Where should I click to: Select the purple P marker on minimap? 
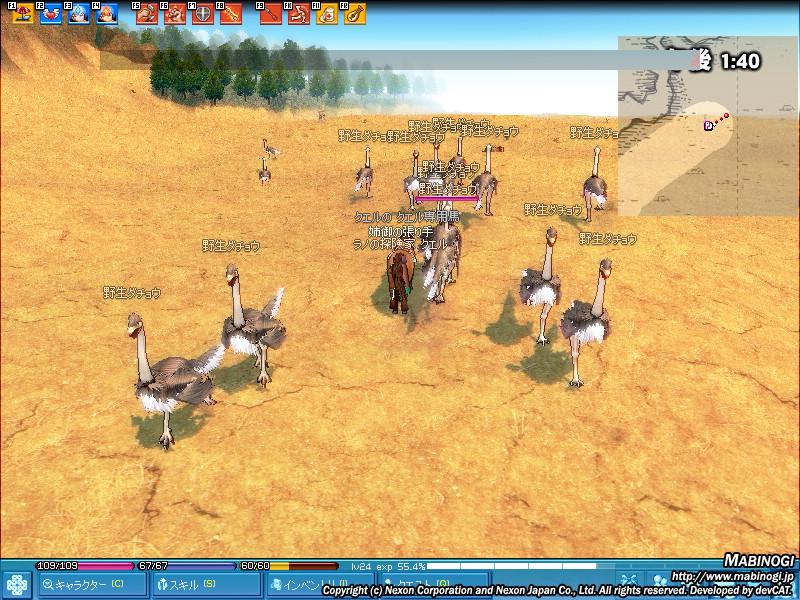point(709,125)
